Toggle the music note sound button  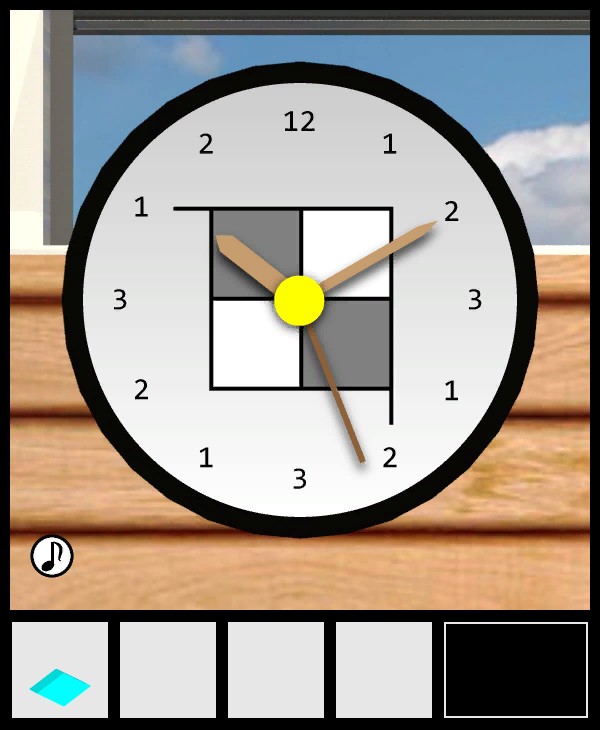pyautogui.click(x=52, y=556)
